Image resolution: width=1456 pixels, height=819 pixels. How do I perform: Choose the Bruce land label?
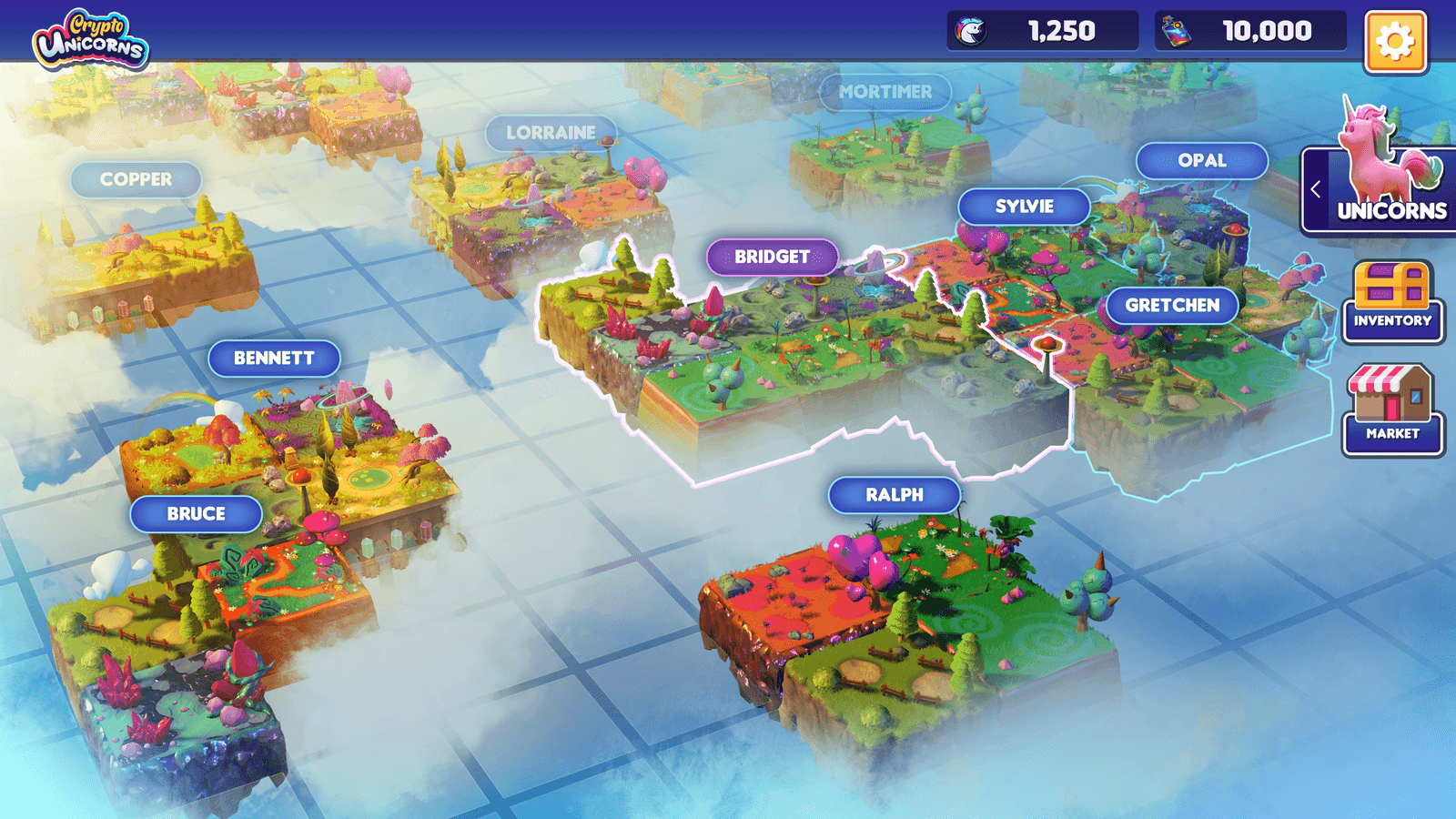pyautogui.click(x=196, y=514)
